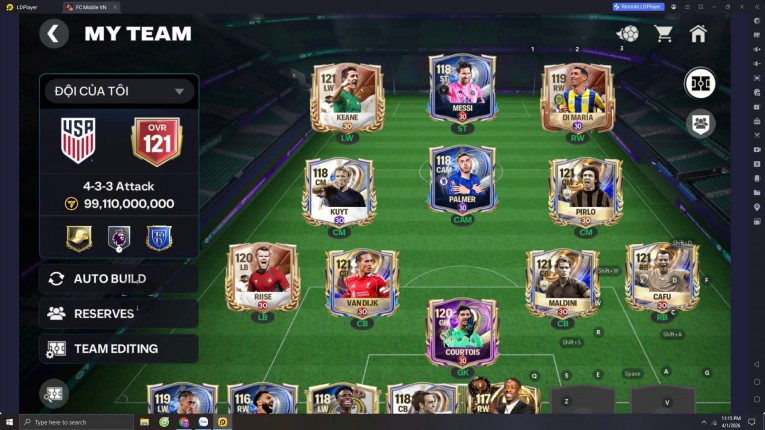The height and width of the screenshot is (430, 765).
Task: Select the Kuyt midfielder card
Action: coord(340,190)
